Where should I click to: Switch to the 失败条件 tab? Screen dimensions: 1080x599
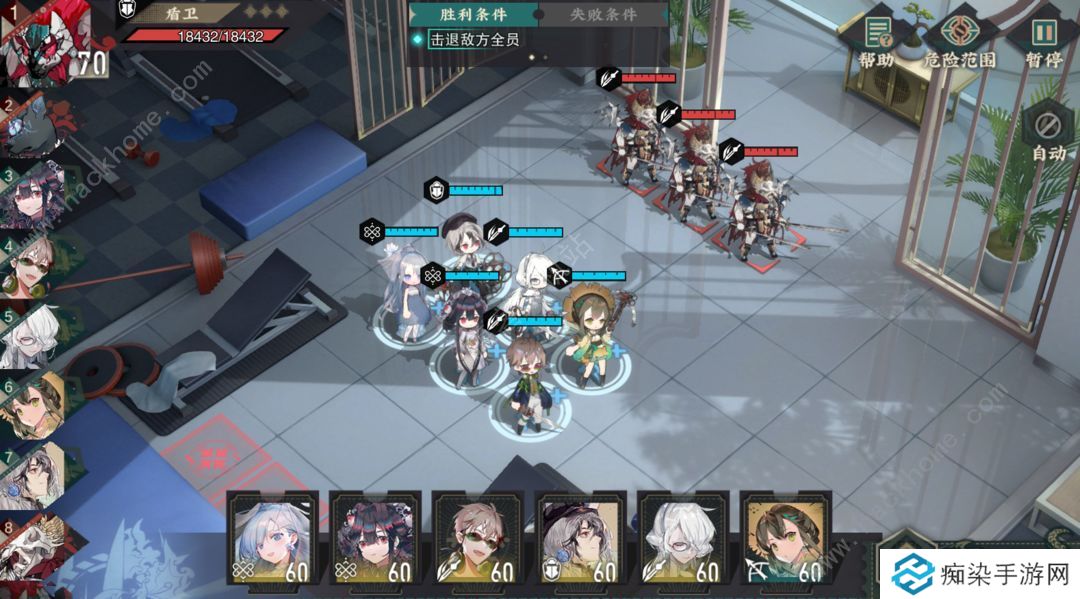coord(603,15)
